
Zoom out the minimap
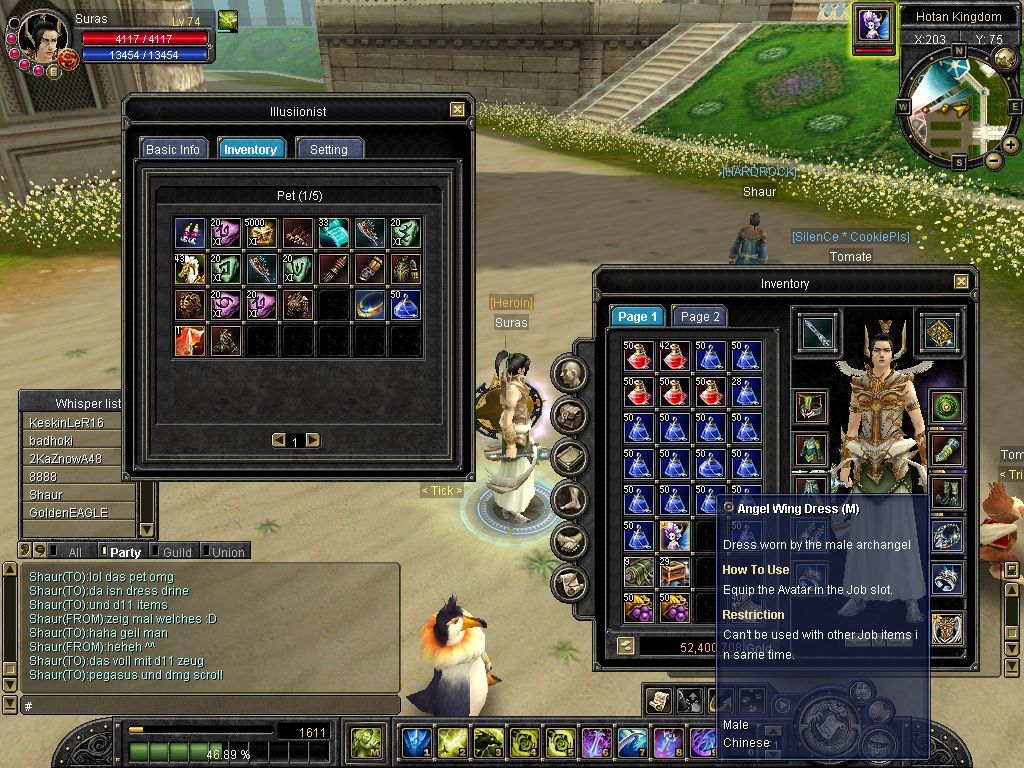[x=994, y=160]
